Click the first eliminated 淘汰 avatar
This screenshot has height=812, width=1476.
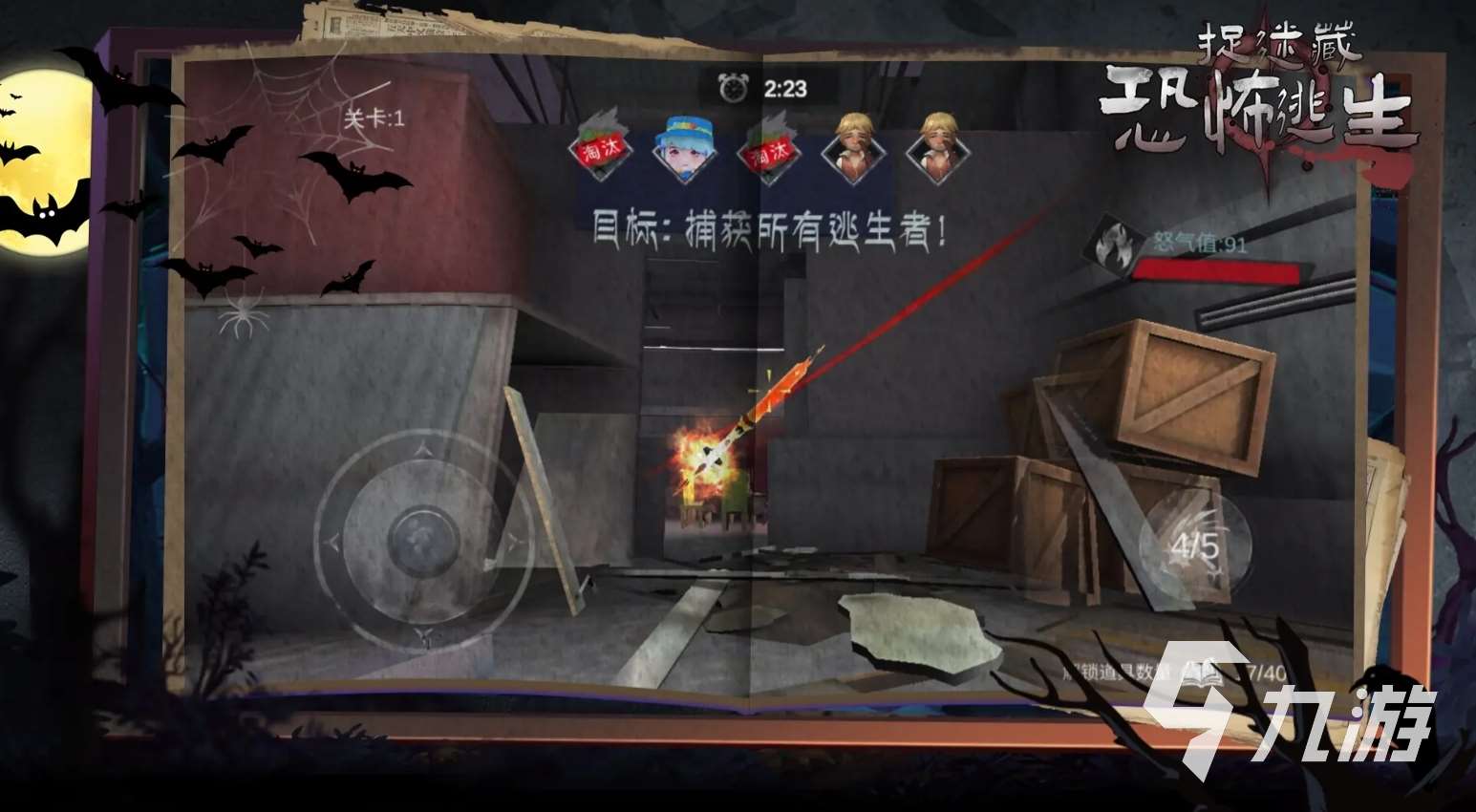click(601, 151)
